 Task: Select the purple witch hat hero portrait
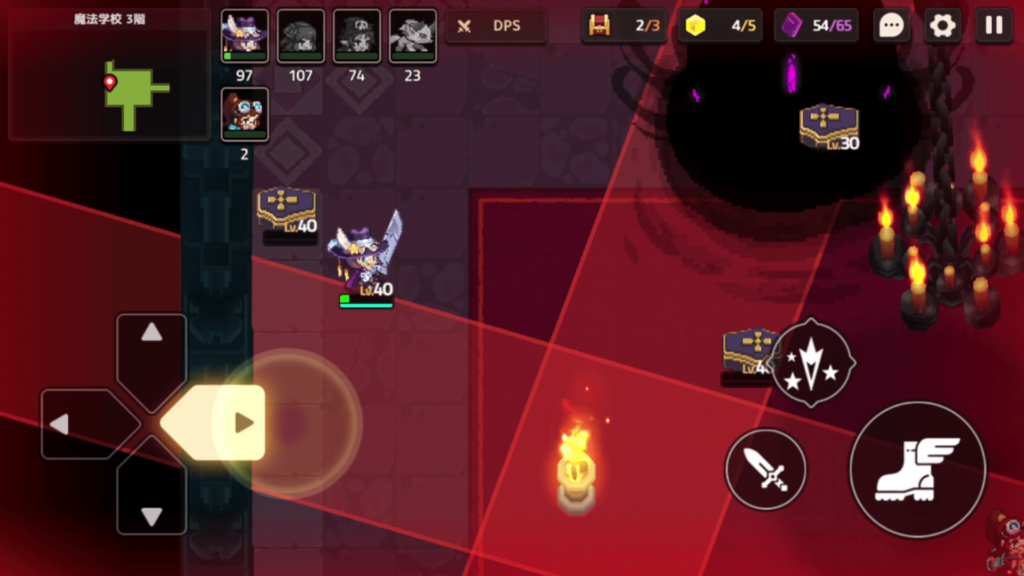pyautogui.click(x=244, y=37)
